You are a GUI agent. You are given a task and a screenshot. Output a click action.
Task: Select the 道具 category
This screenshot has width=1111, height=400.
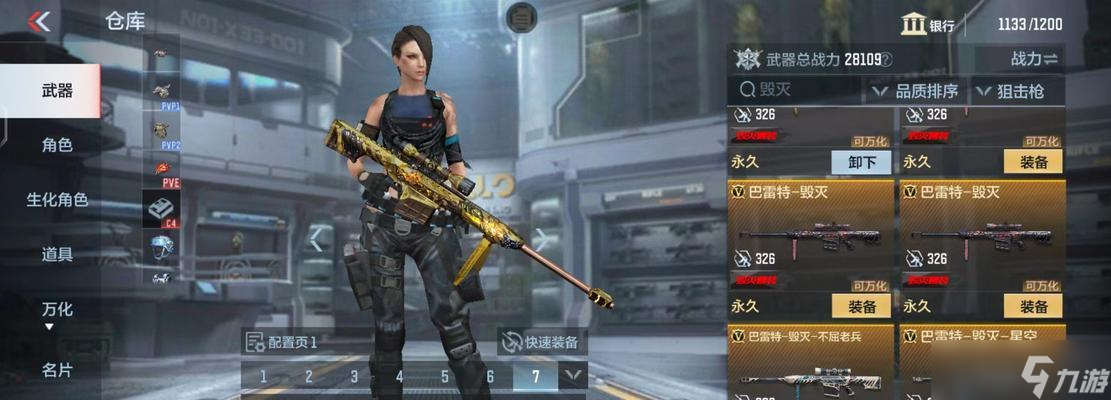click(56, 254)
